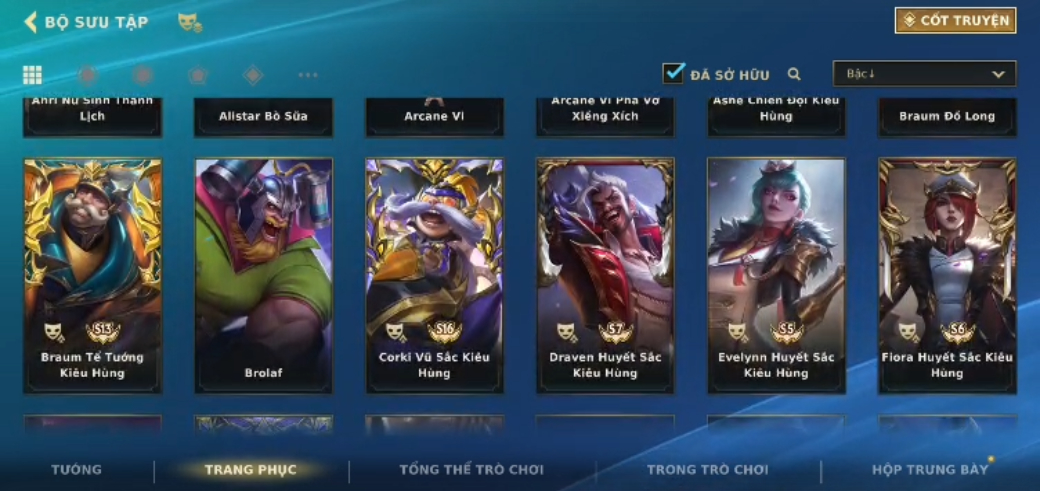The height and width of the screenshot is (491, 1040).
Task: Show the Hộp Trưng Bày tab
Action: tap(929, 470)
